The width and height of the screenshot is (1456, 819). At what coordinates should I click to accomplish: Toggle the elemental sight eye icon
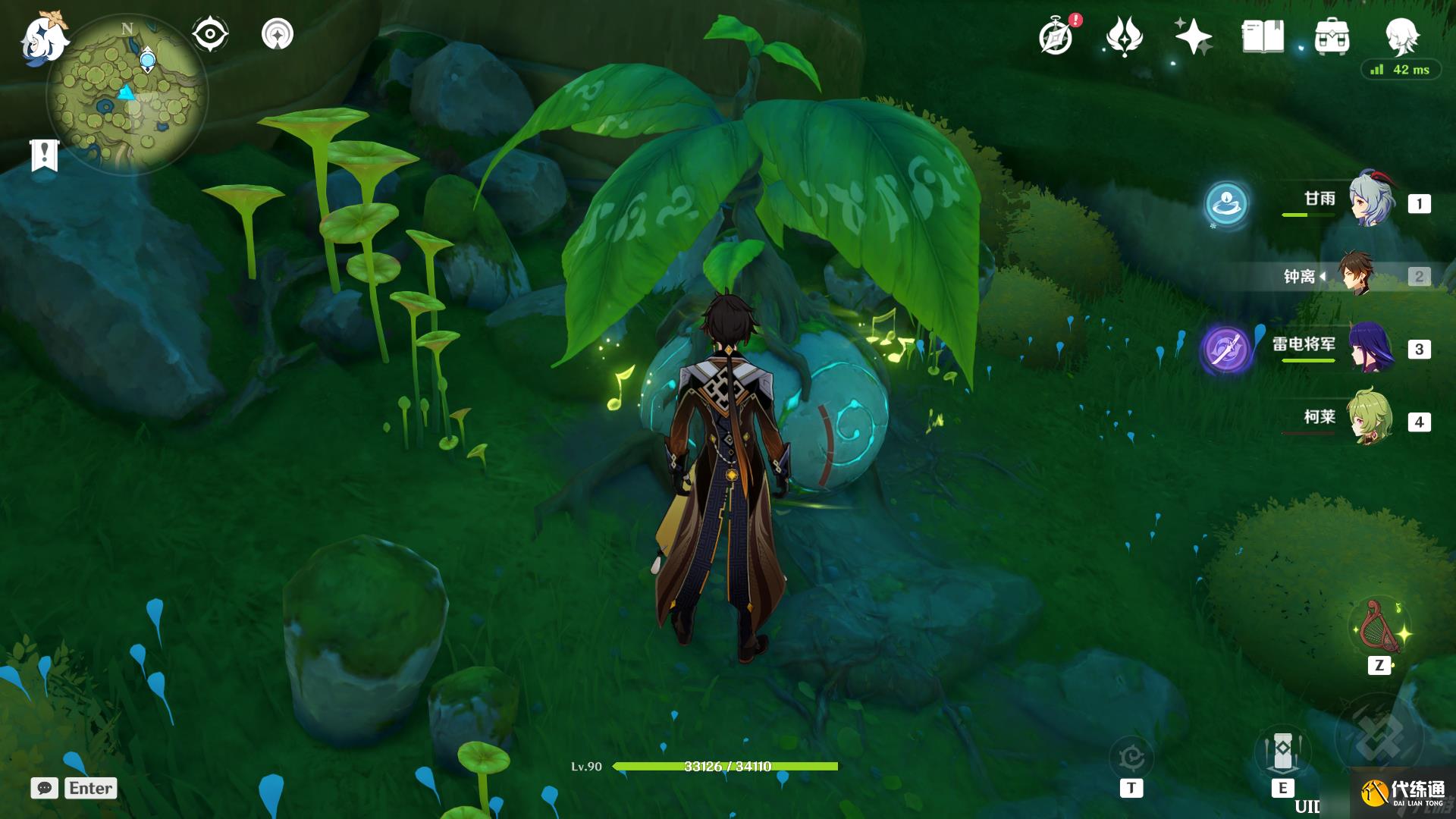point(209,34)
